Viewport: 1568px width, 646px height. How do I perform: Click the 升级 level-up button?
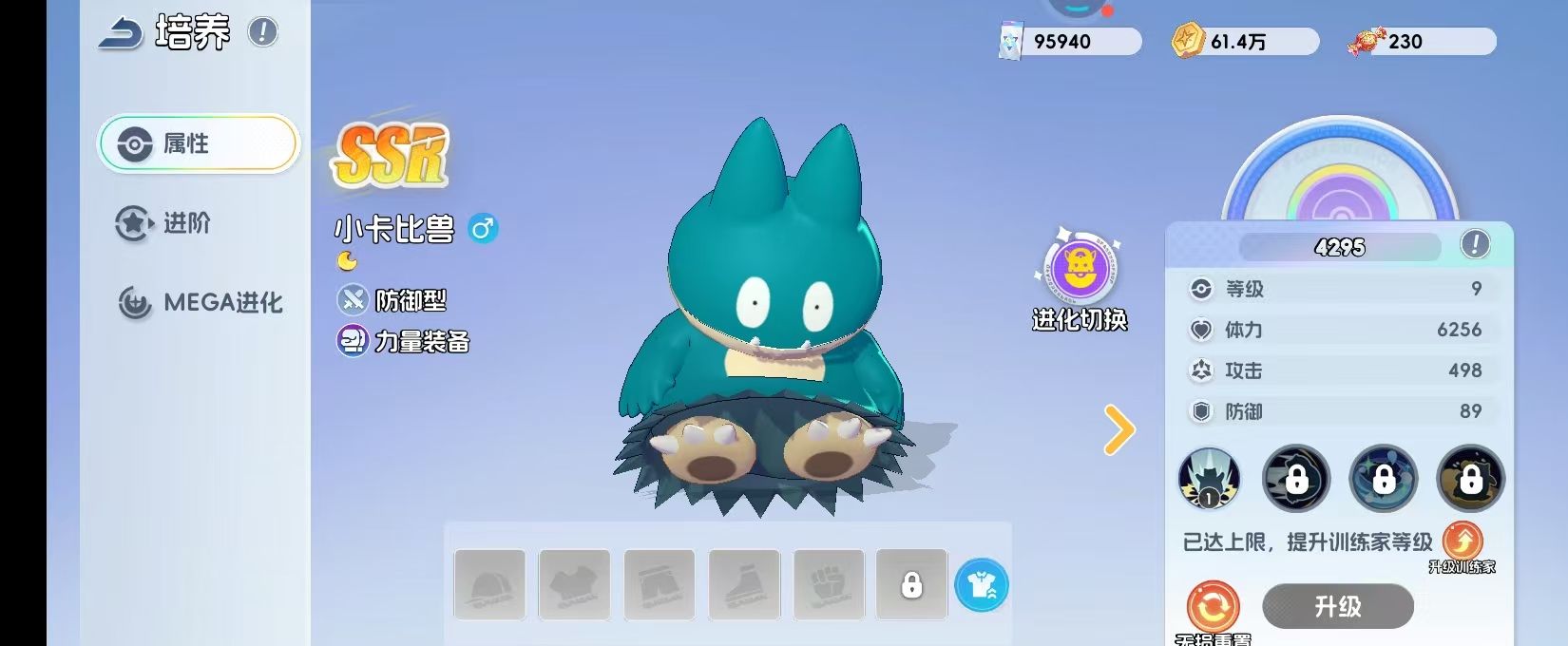(1337, 606)
